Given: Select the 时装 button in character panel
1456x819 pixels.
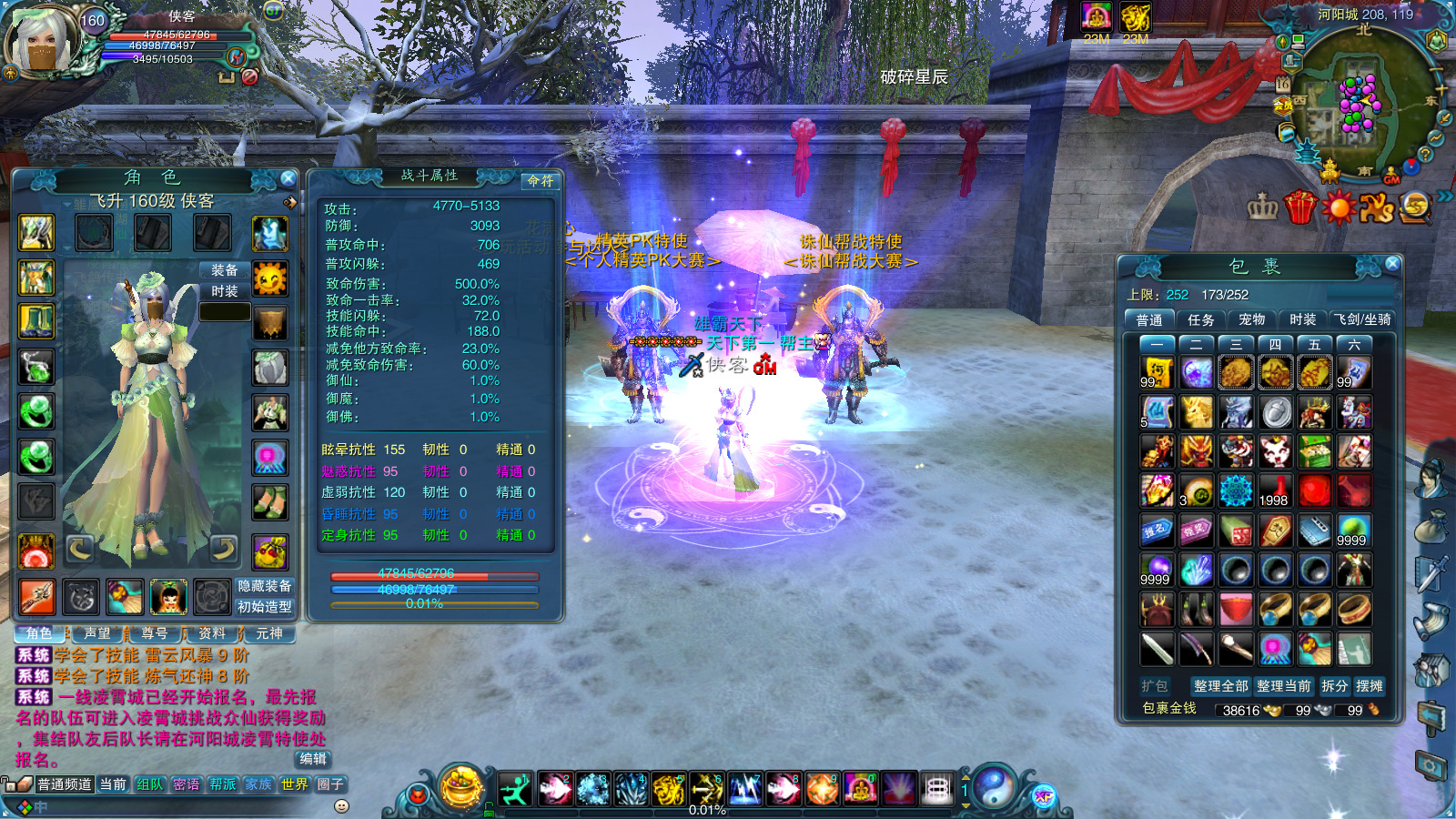Looking at the screenshot, I should 225,291.
